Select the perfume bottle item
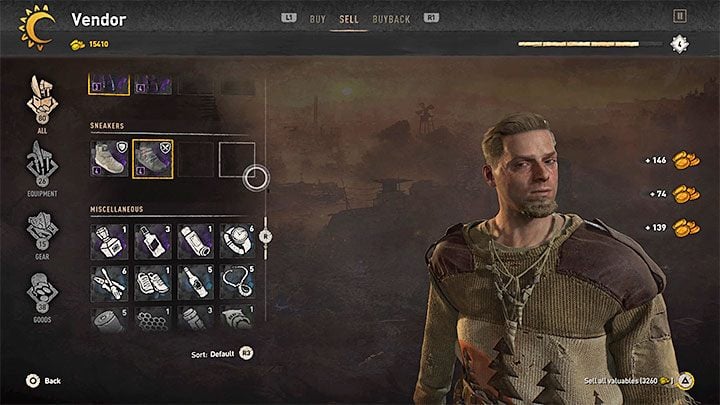720x405 pixels. click(108, 241)
